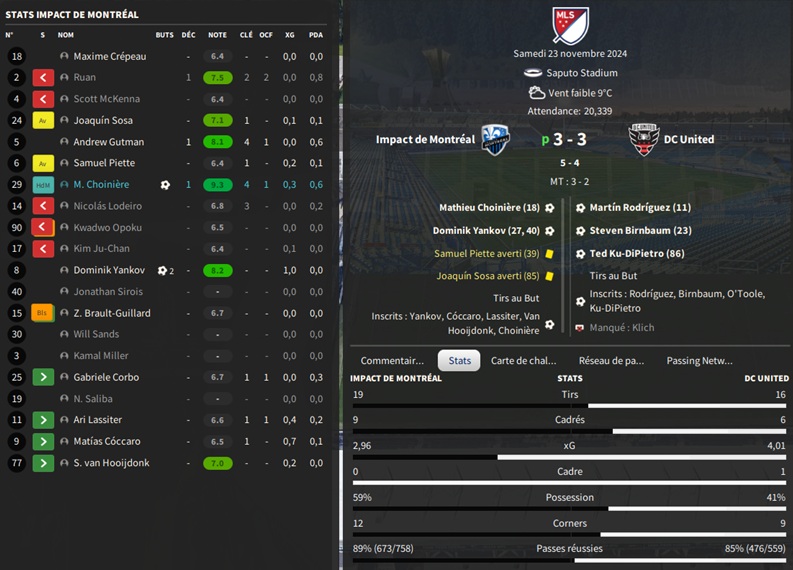Click the Impact de Montréal team name
Image resolution: width=793 pixels, height=570 pixels.
425,139
